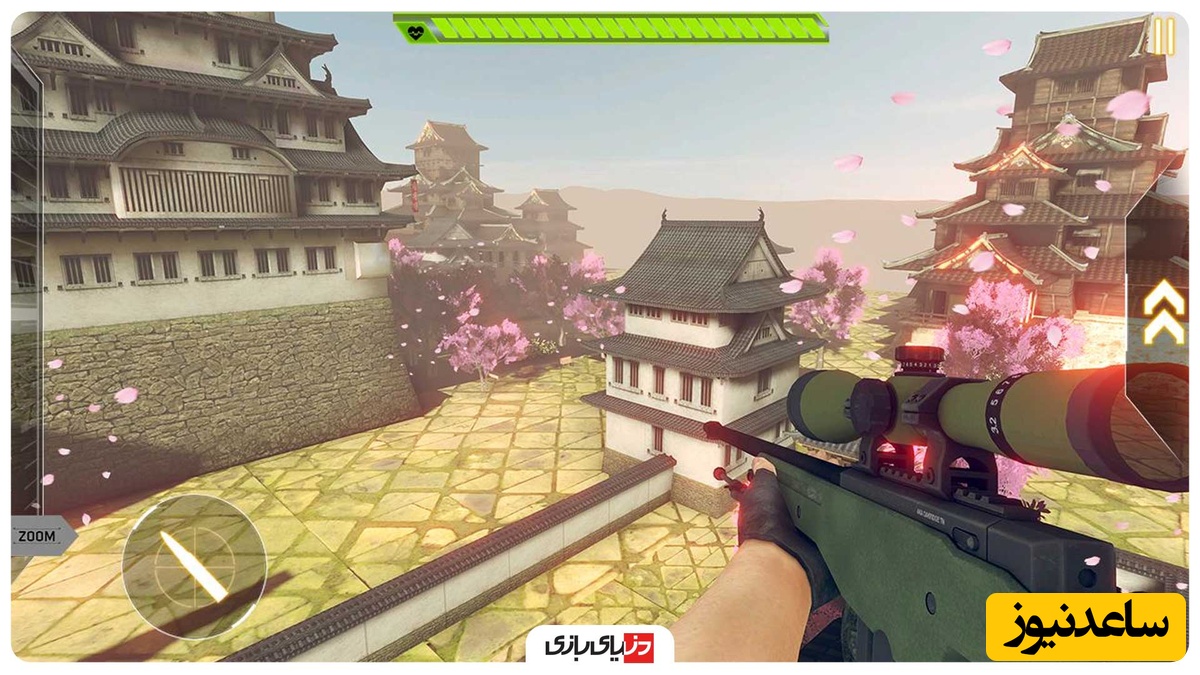Tap the double chevron up arrows
Screen dimensions: 1200x675
(x=1164, y=312)
